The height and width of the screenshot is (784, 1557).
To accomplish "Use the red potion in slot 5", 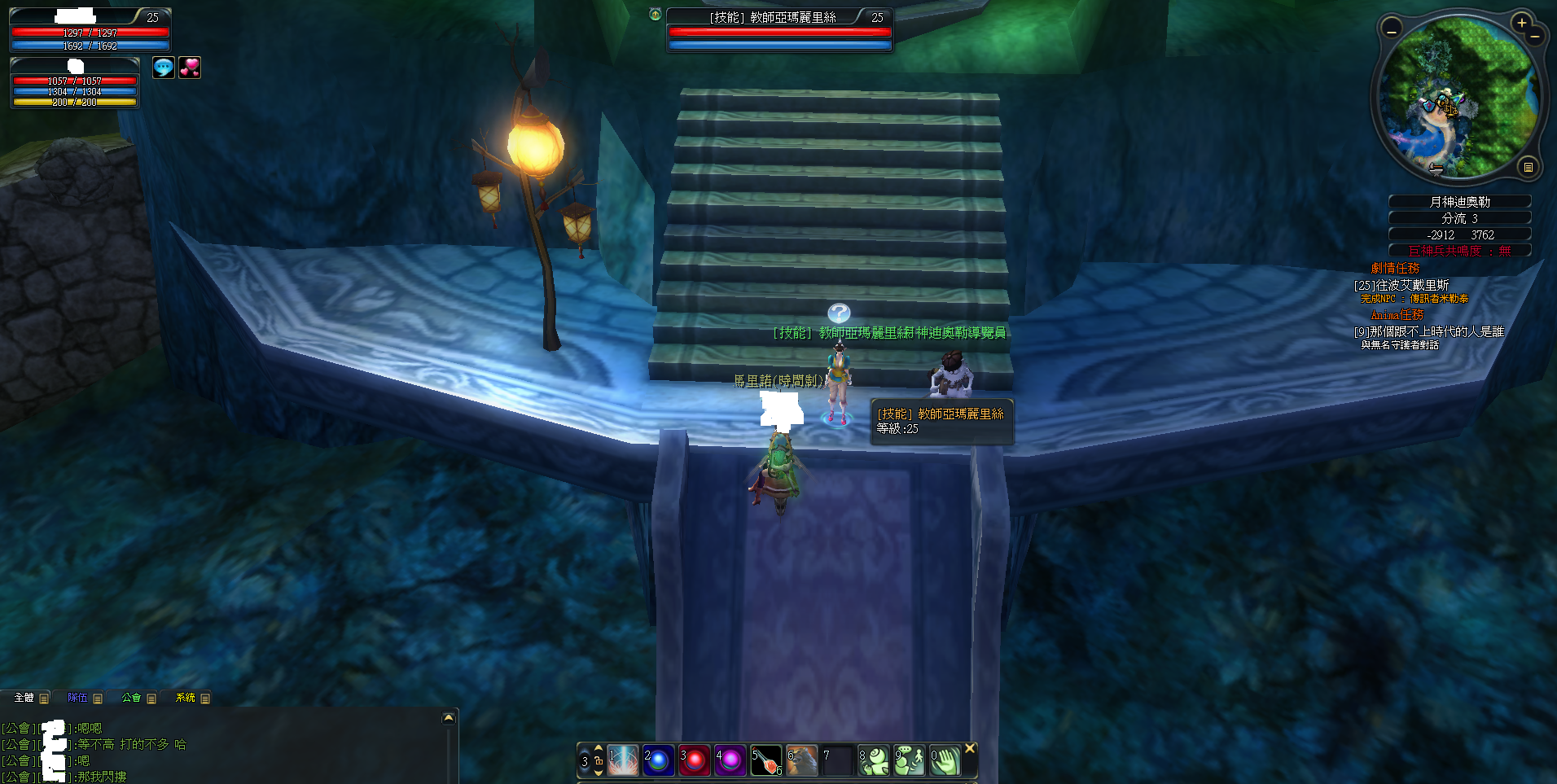I will pyautogui.click(x=766, y=760).
